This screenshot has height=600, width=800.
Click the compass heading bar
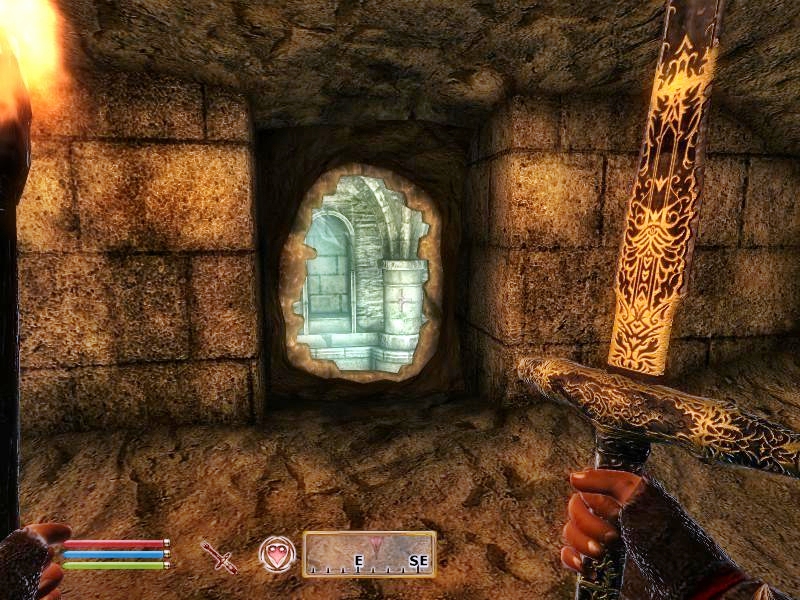tap(369, 554)
